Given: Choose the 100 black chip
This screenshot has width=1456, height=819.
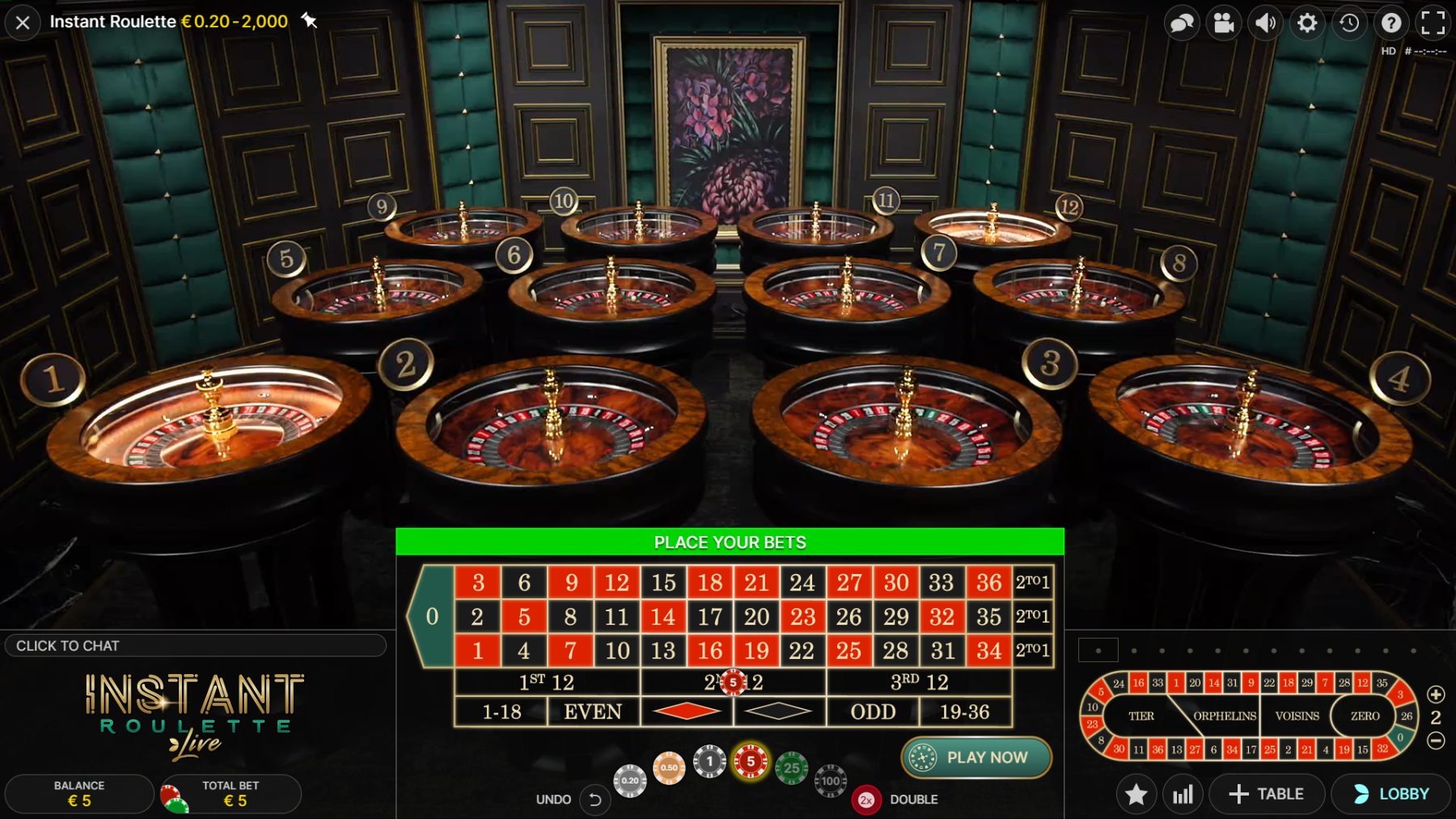Looking at the screenshot, I should pyautogui.click(x=831, y=781).
